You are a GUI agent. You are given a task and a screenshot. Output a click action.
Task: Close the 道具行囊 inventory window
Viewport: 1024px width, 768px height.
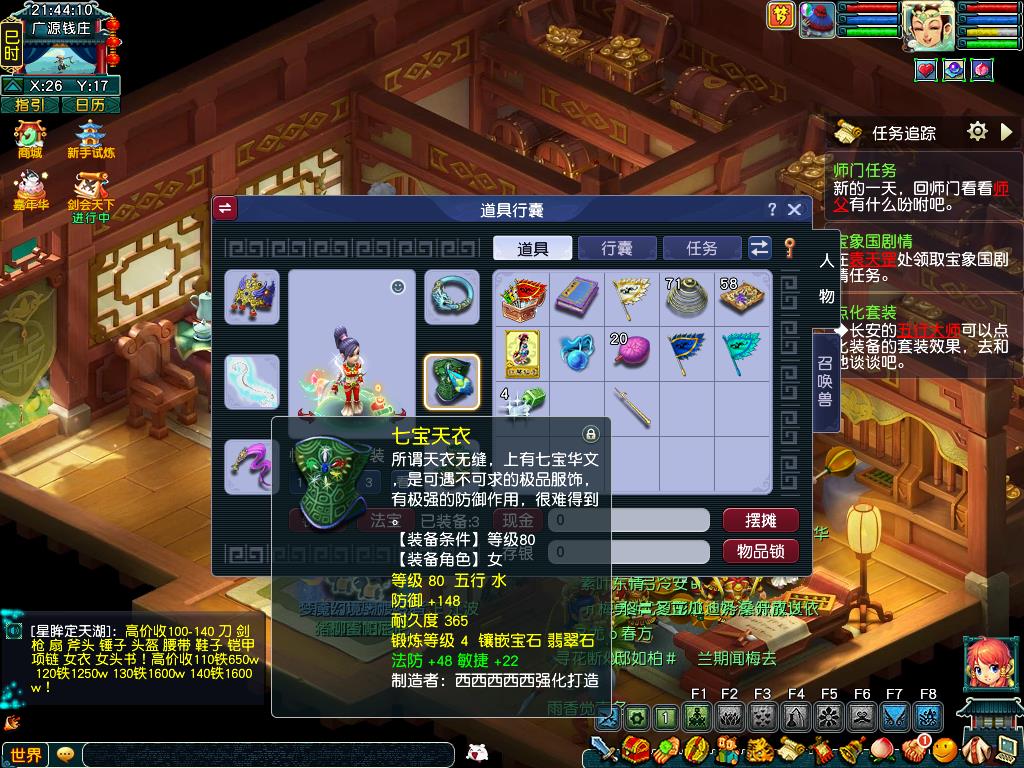coord(794,209)
